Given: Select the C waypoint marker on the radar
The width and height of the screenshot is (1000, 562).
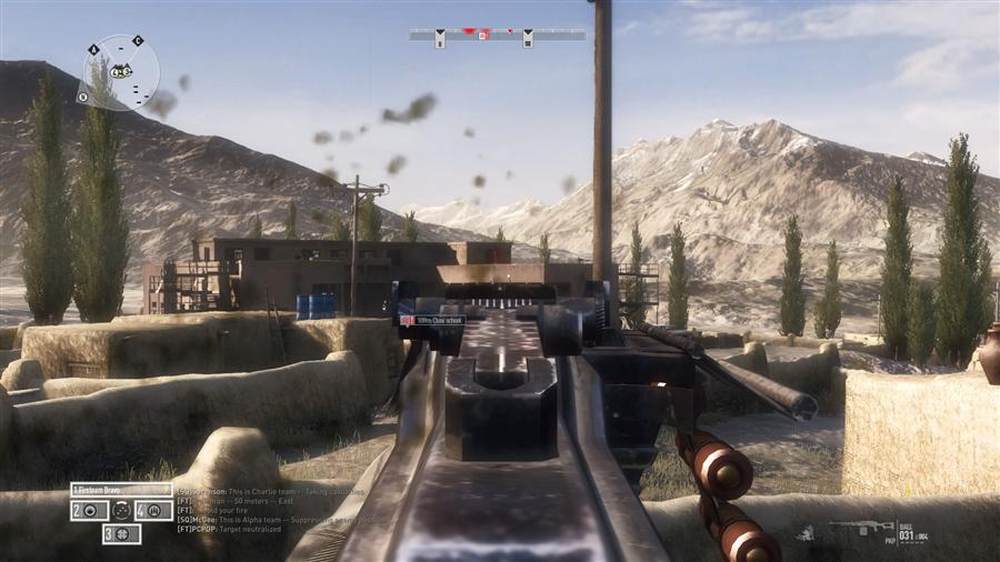Looking at the screenshot, I should pos(138,41).
